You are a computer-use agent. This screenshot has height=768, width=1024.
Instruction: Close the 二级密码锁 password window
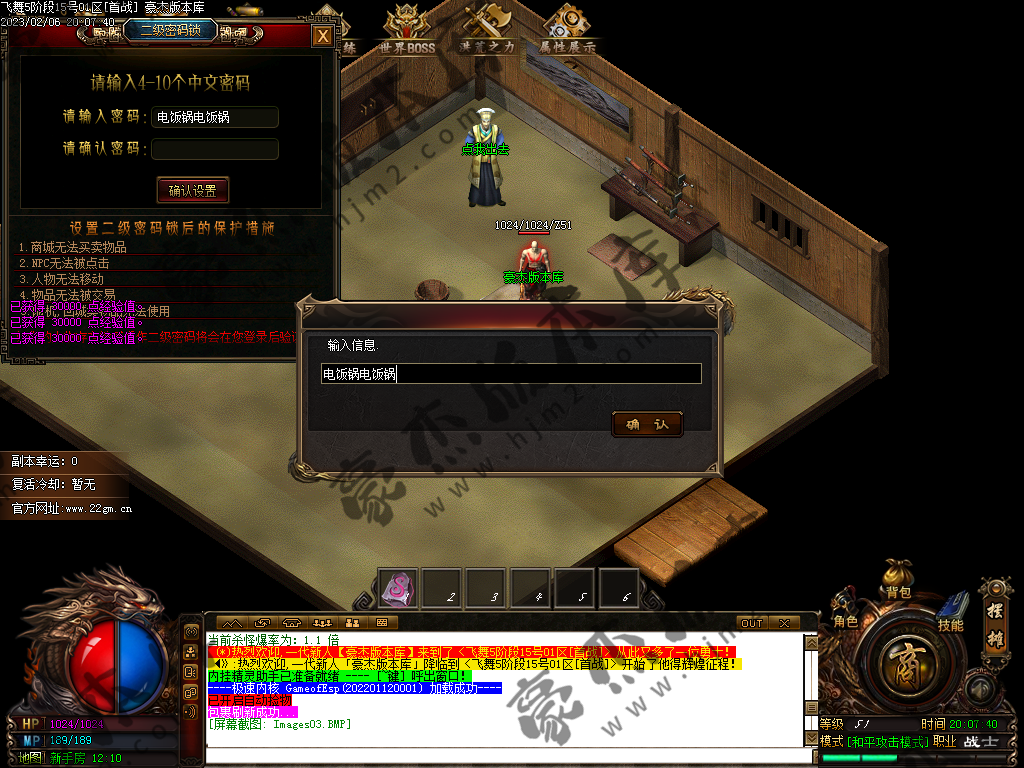[322, 36]
